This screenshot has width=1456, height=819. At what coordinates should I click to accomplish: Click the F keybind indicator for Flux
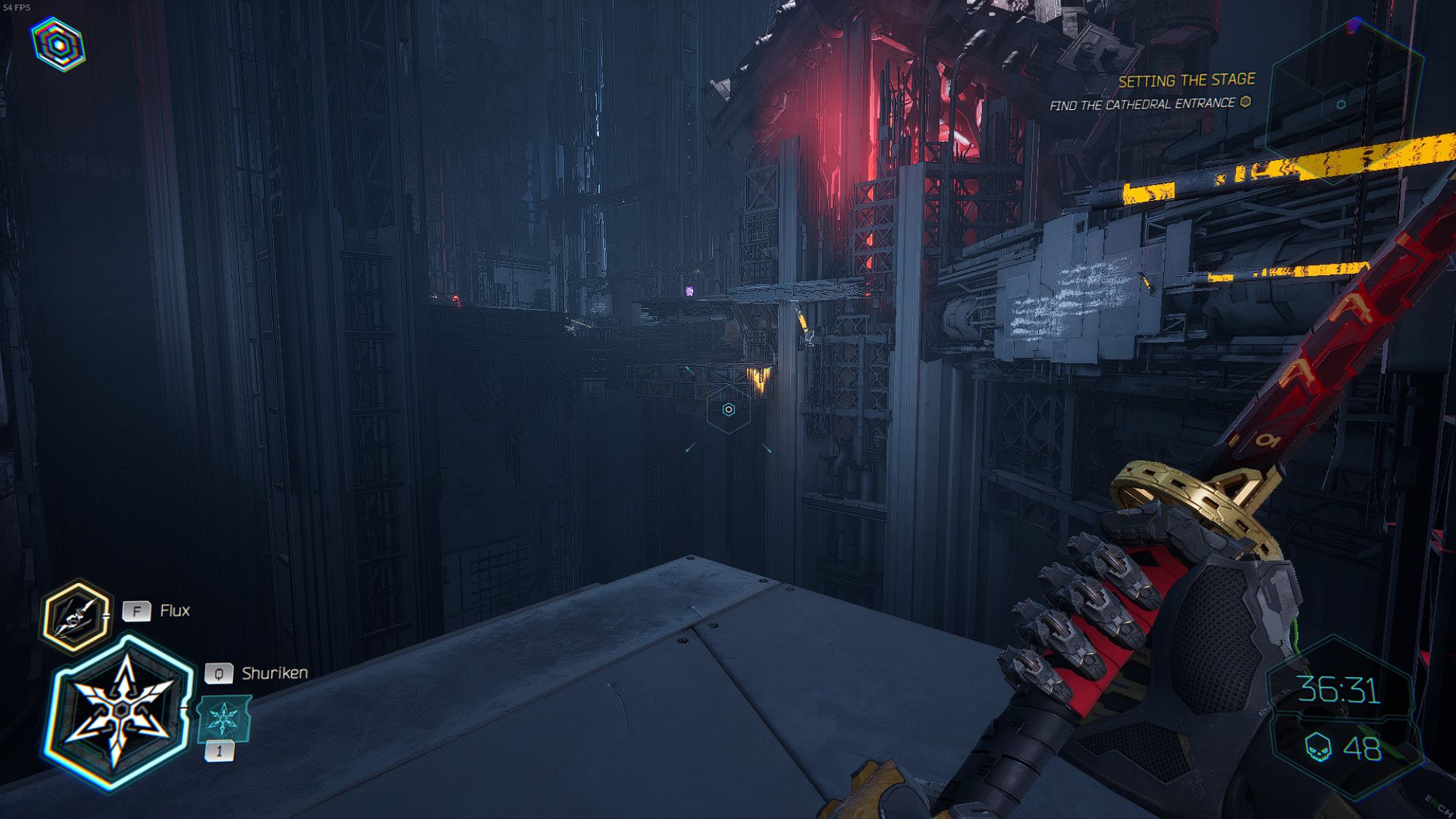(135, 612)
